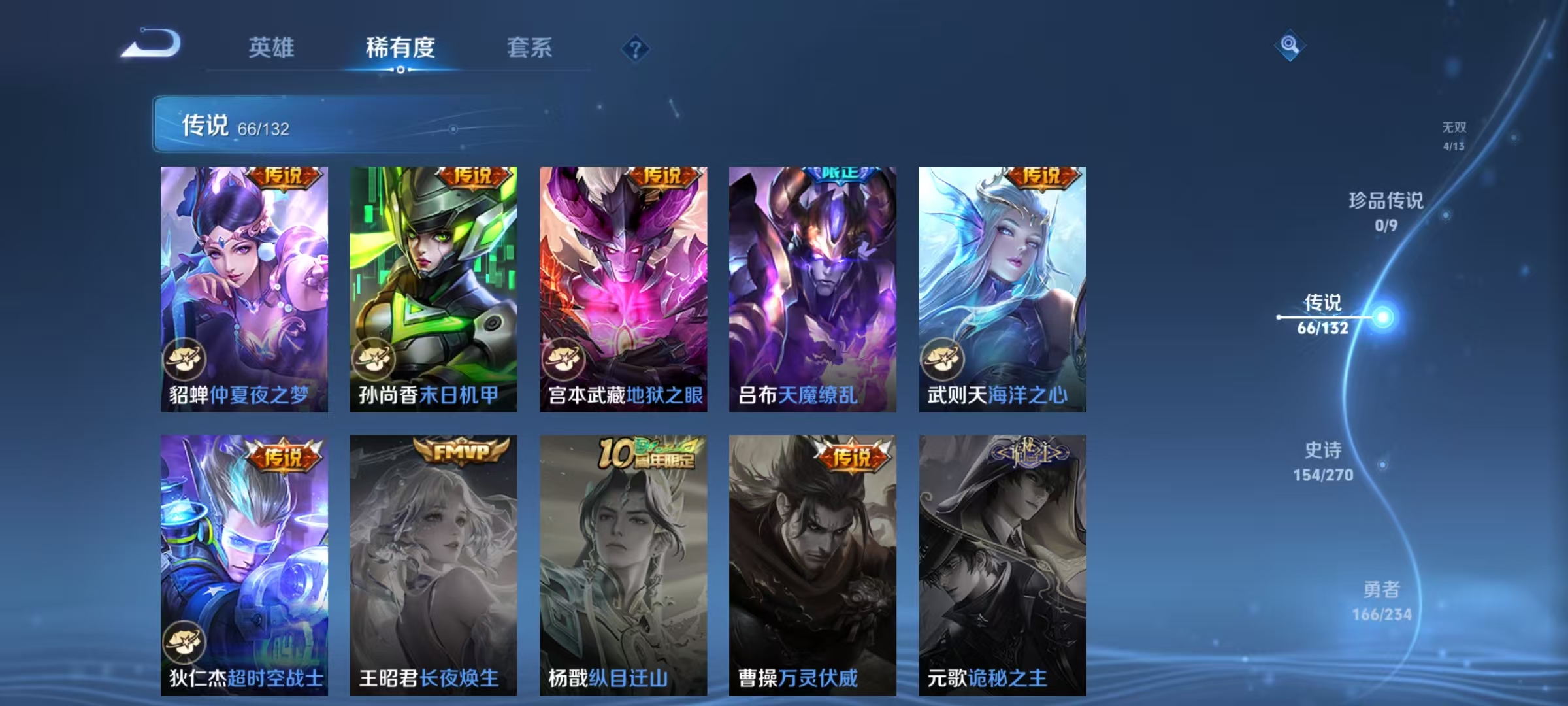Switch to the 套系 tab
Screen dimensions: 1568x706
point(530,47)
